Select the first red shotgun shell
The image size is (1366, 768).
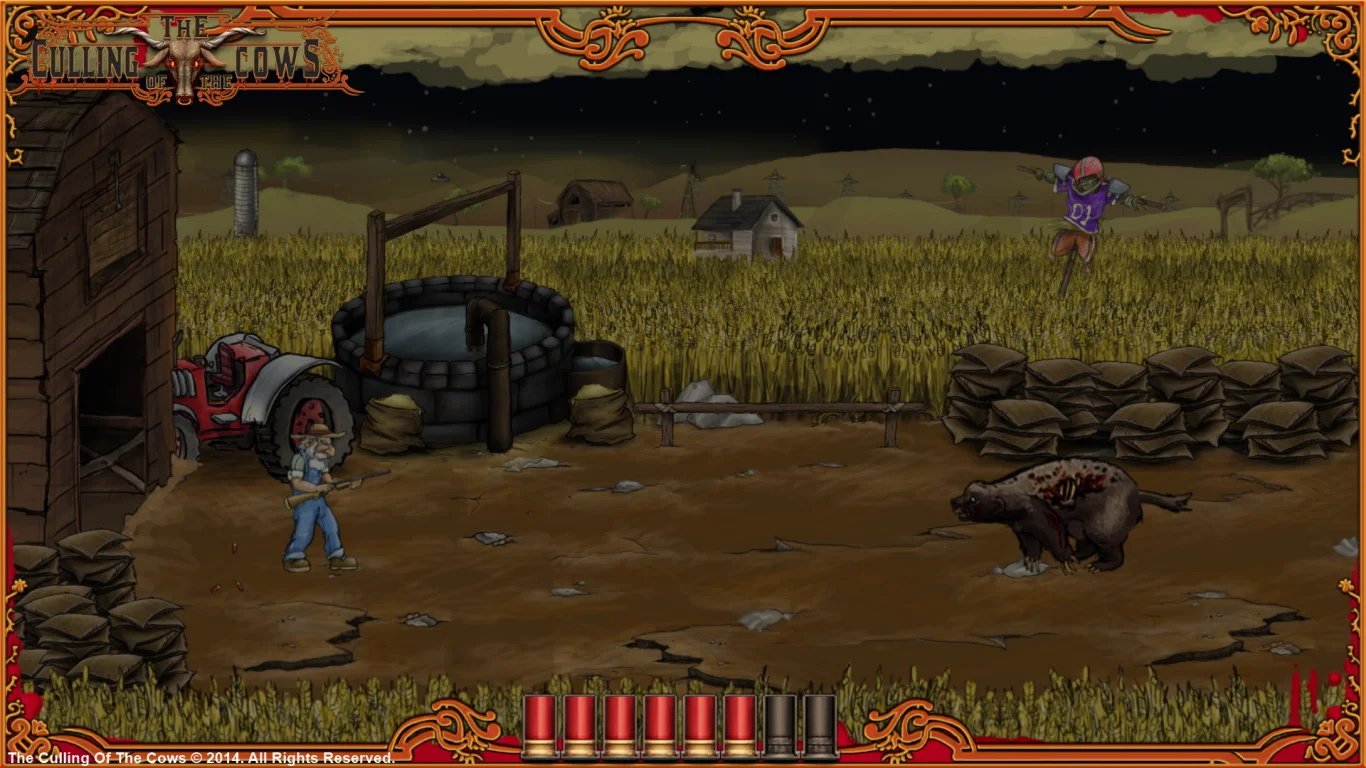pyautogui.click(x=541, y=725)
